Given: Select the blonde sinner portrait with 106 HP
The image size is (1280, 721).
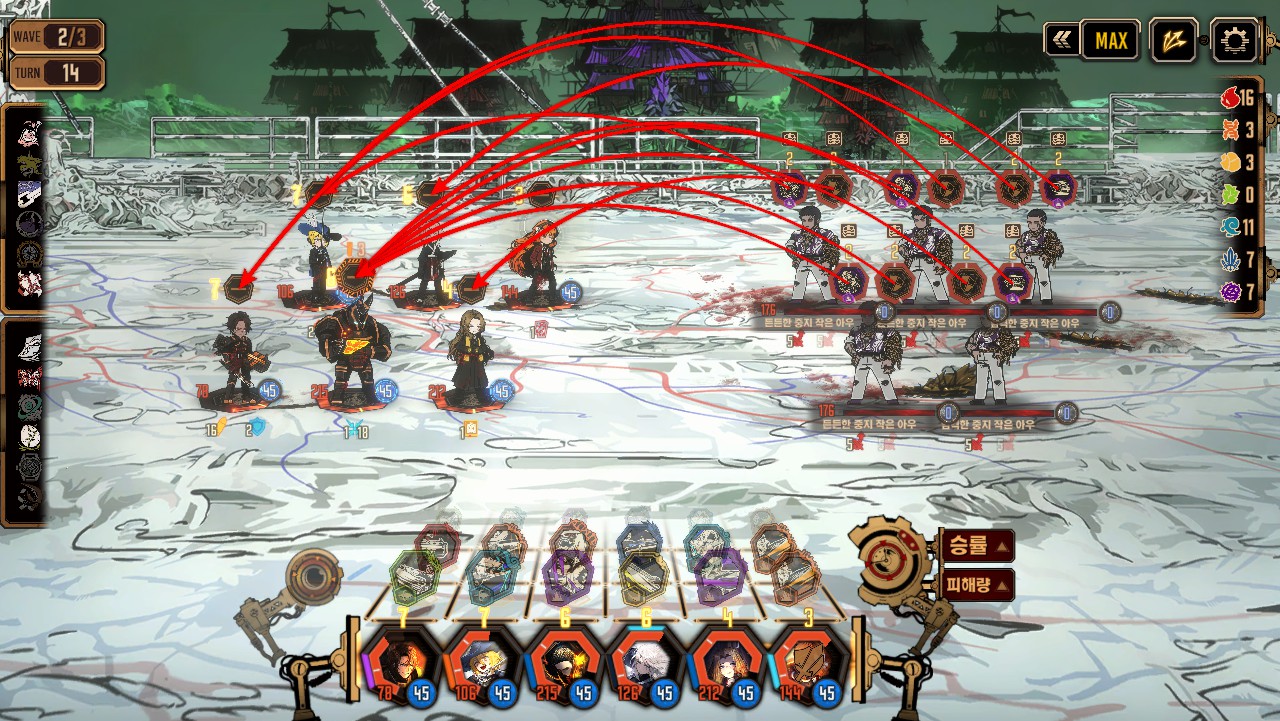Looking at the screenshot, I should [483, 664].
